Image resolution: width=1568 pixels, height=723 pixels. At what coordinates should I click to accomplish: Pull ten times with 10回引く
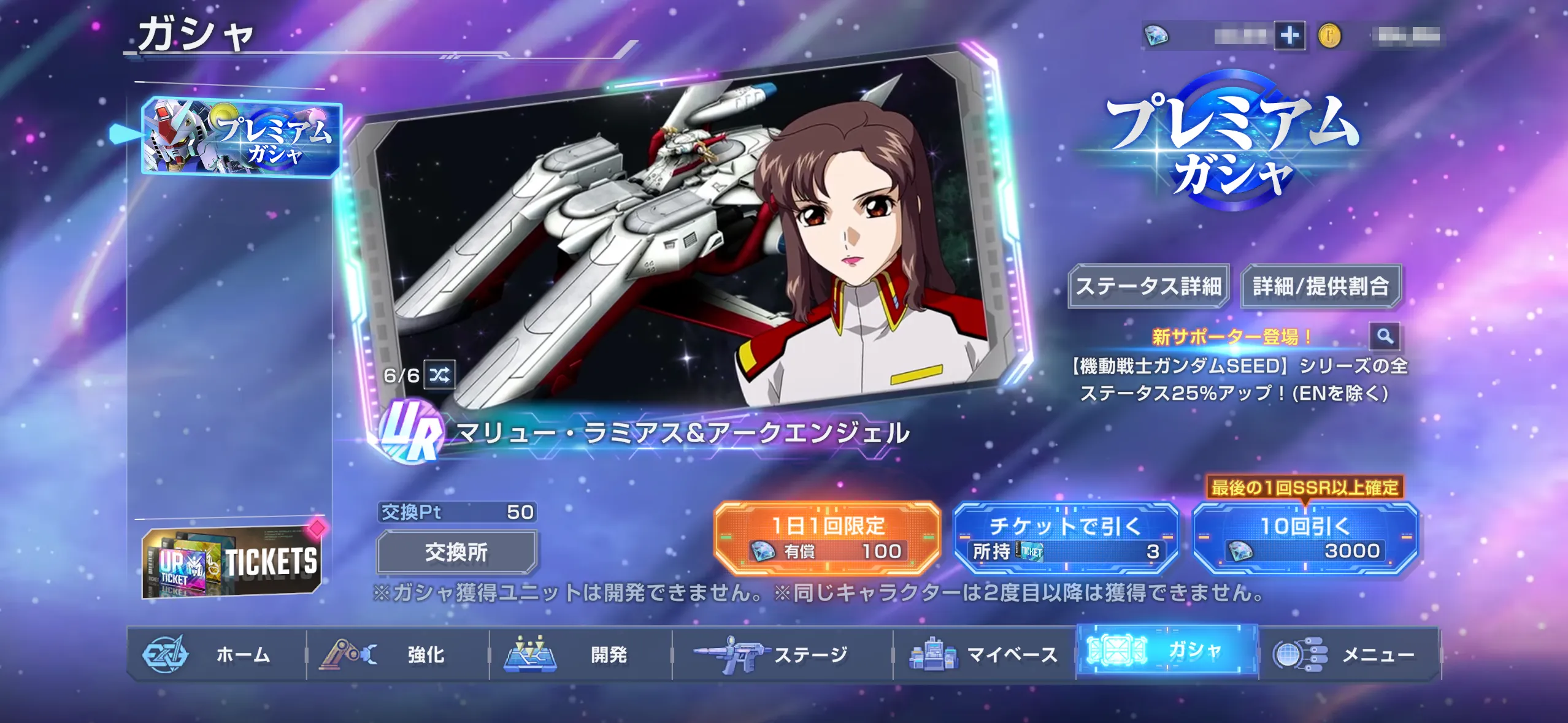[x=1305, y=538]
